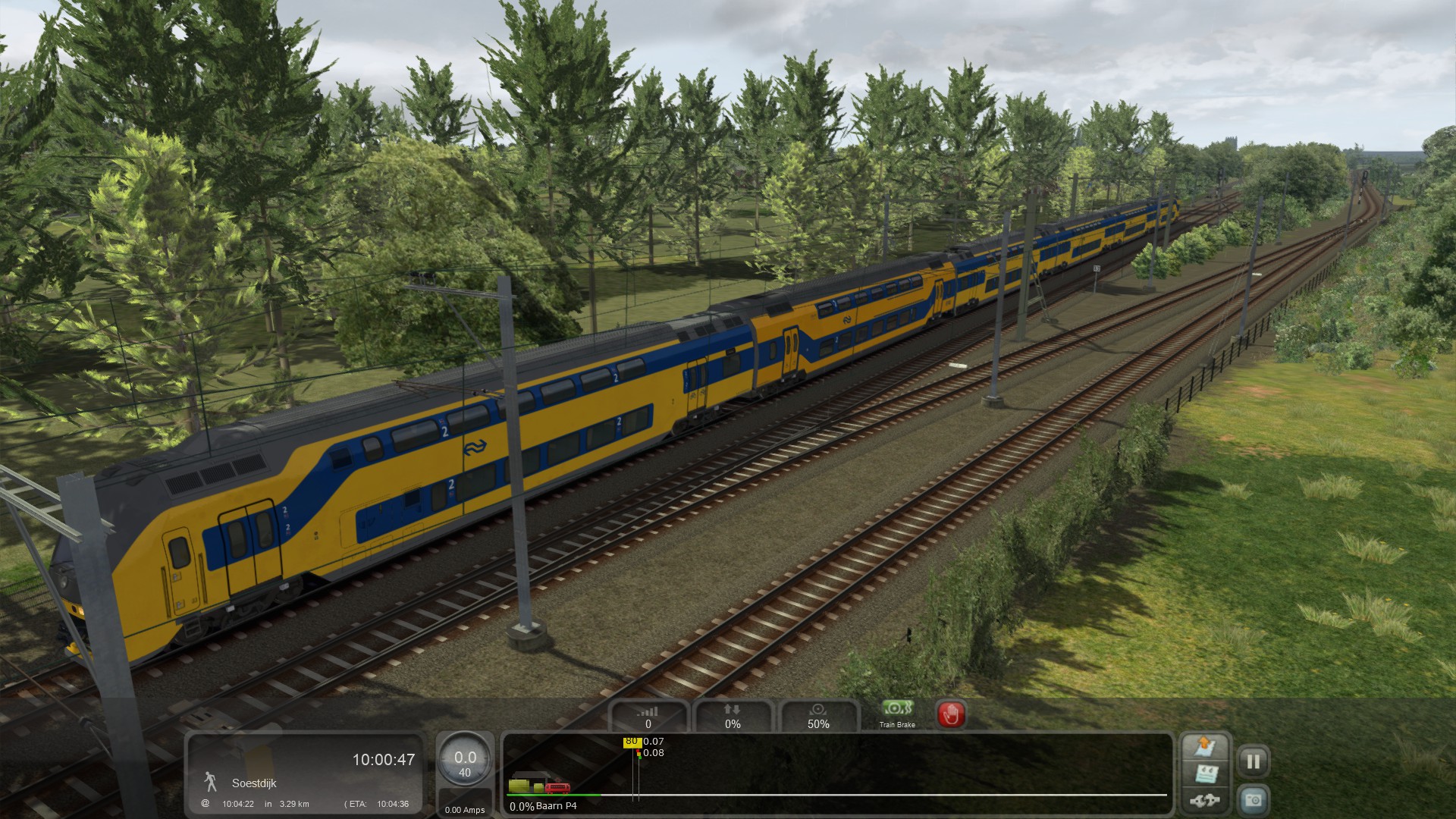
Task: Click the round speedometer gauge
Action: pos(465,761)
